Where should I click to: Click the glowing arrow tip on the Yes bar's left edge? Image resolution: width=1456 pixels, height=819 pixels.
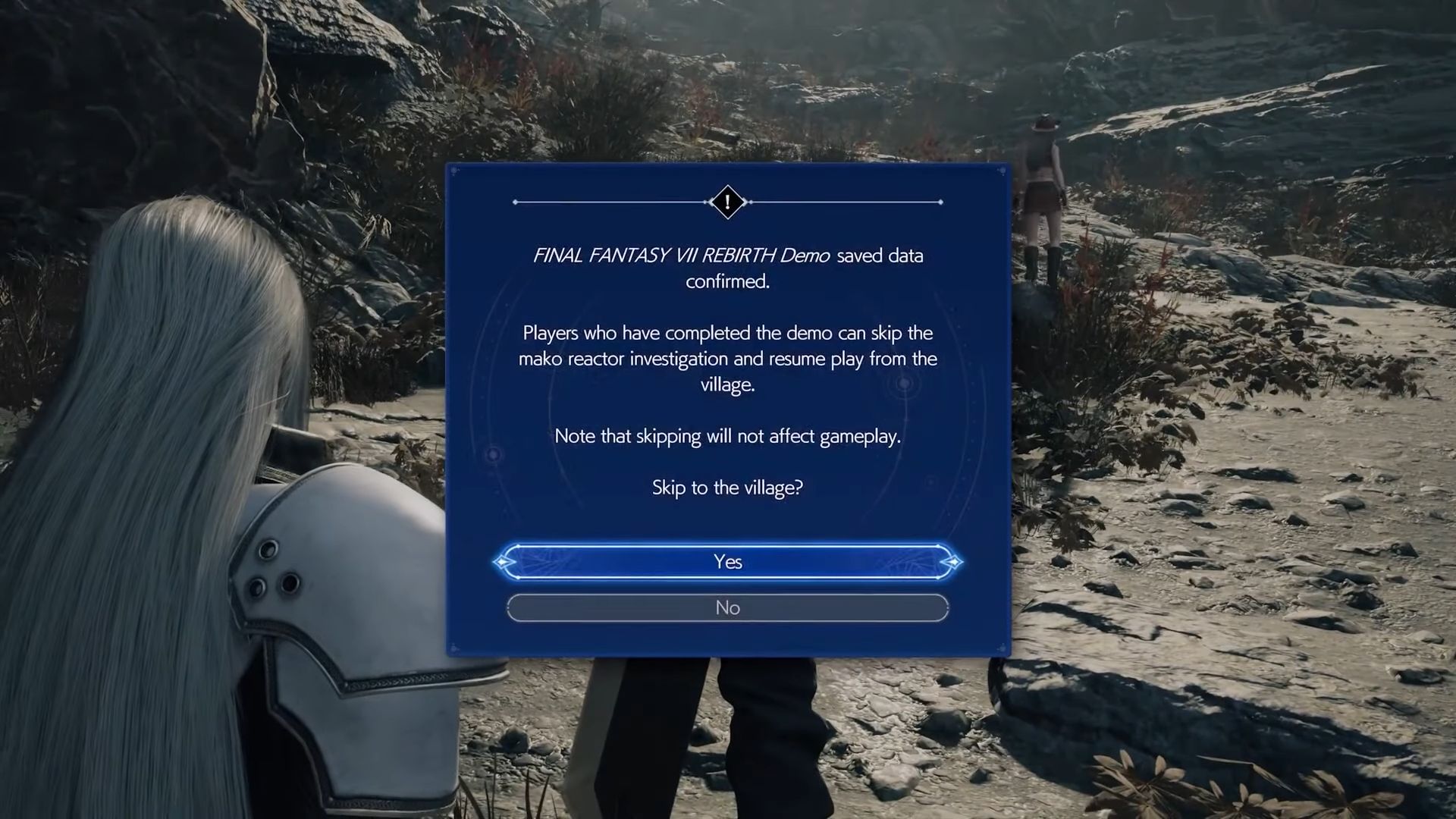click(501, 562)
